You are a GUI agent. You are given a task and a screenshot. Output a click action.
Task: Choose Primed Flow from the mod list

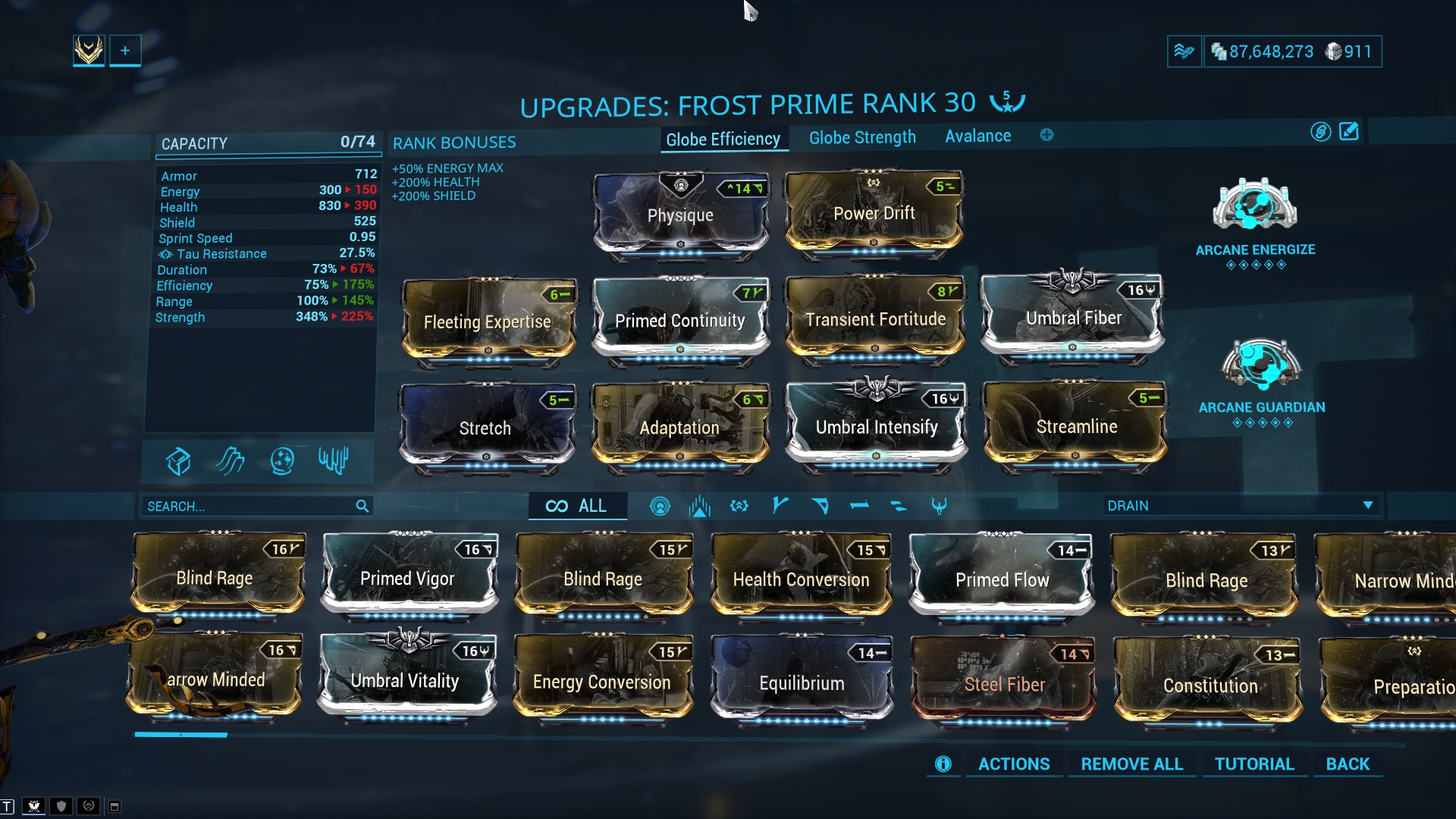(x=1002, y=579)
